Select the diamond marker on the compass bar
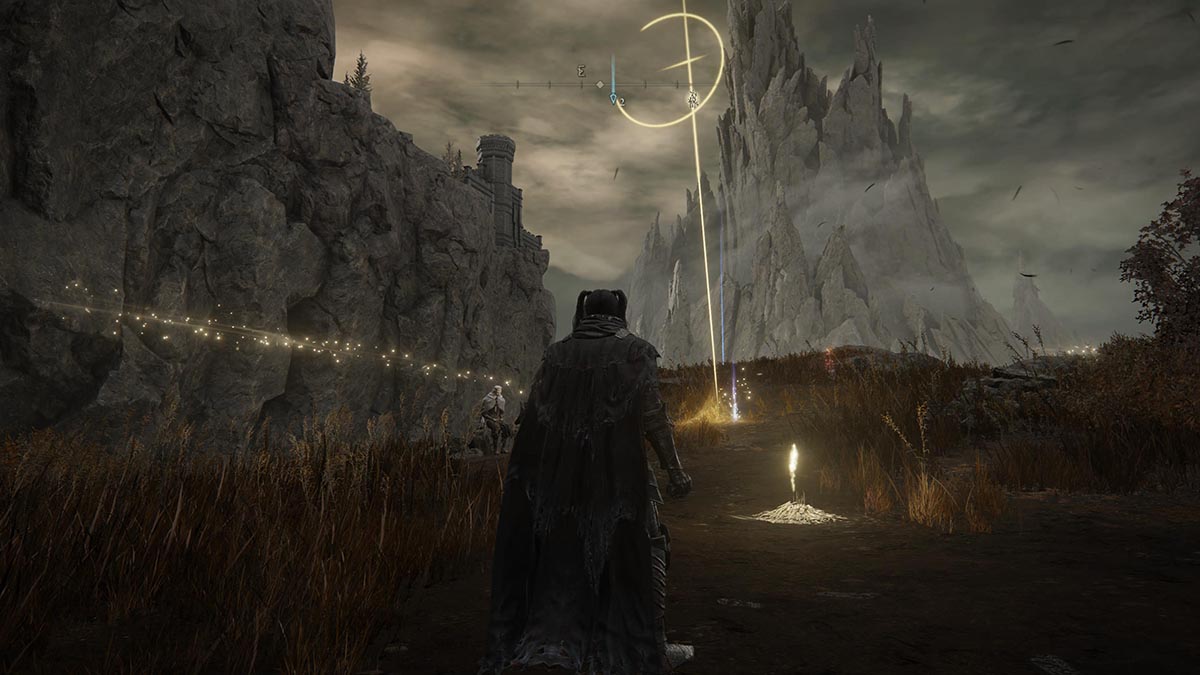 click(599, 85)
